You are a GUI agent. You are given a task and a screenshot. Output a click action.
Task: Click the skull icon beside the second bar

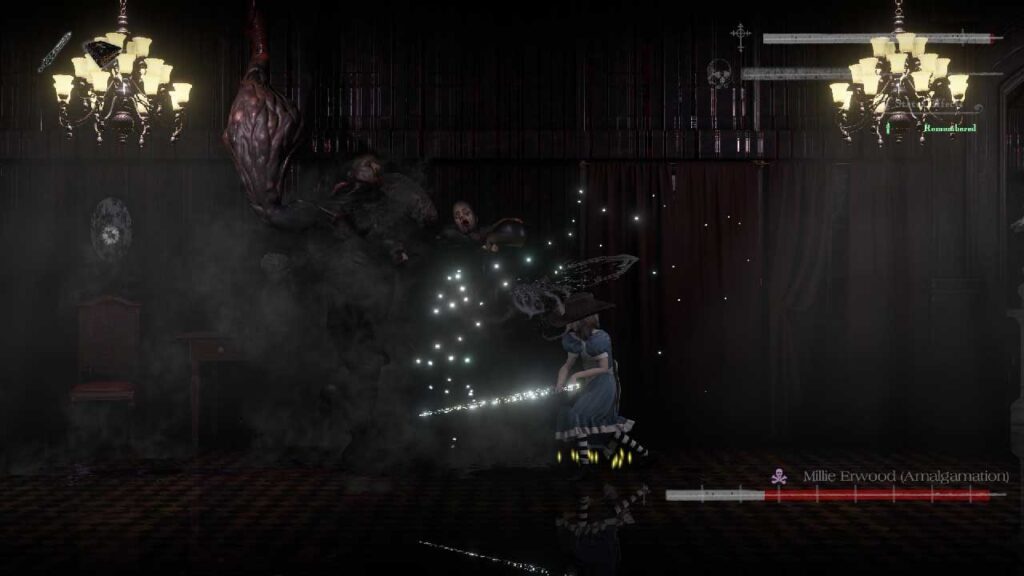tap(719, 73)
